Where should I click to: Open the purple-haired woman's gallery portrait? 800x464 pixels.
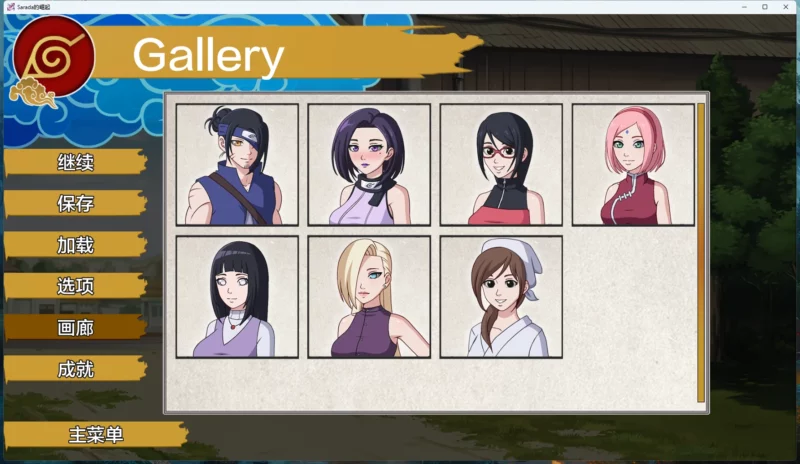(369, 164)
